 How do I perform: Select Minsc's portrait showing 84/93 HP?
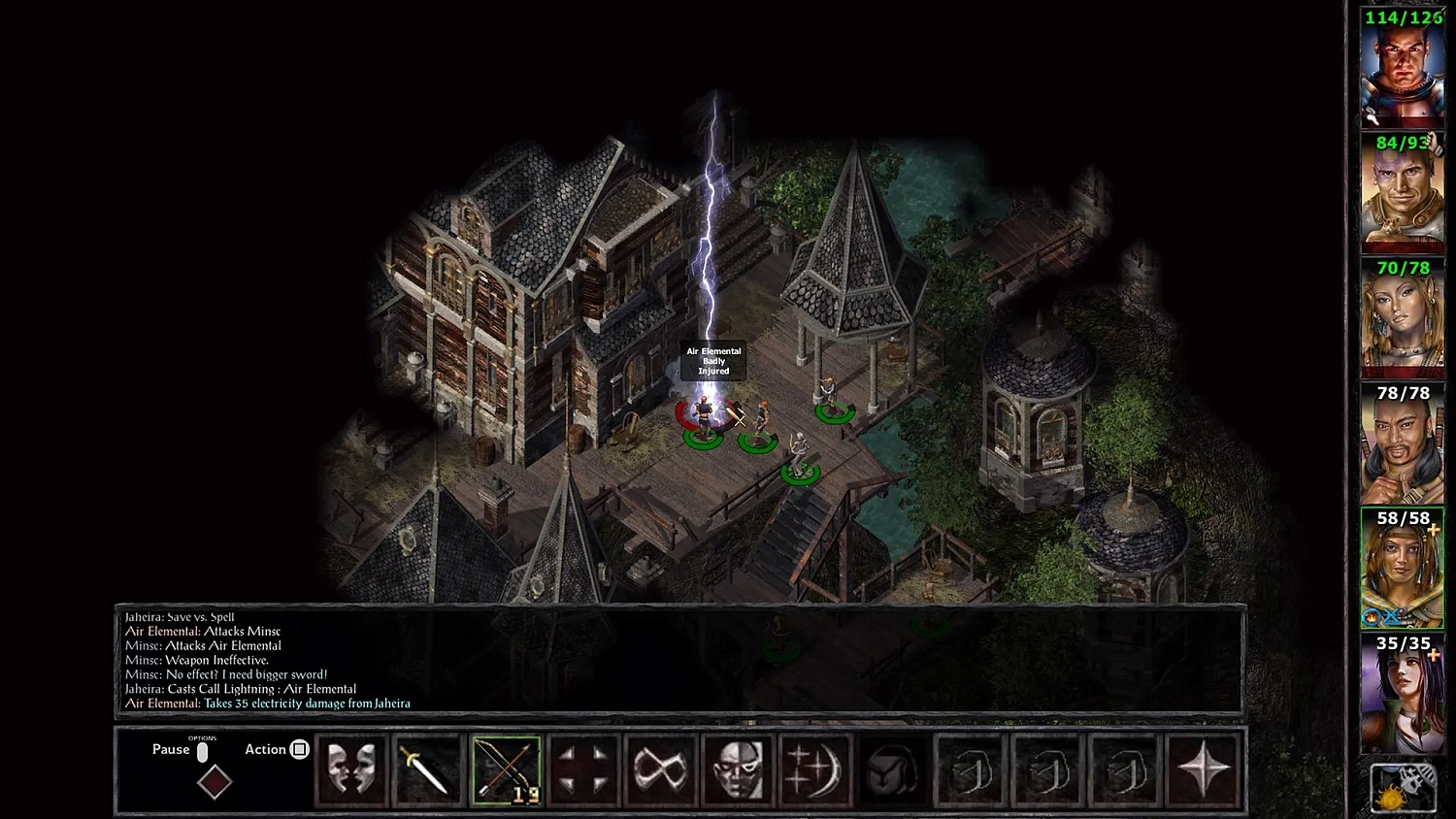[x=1401, y=192]
